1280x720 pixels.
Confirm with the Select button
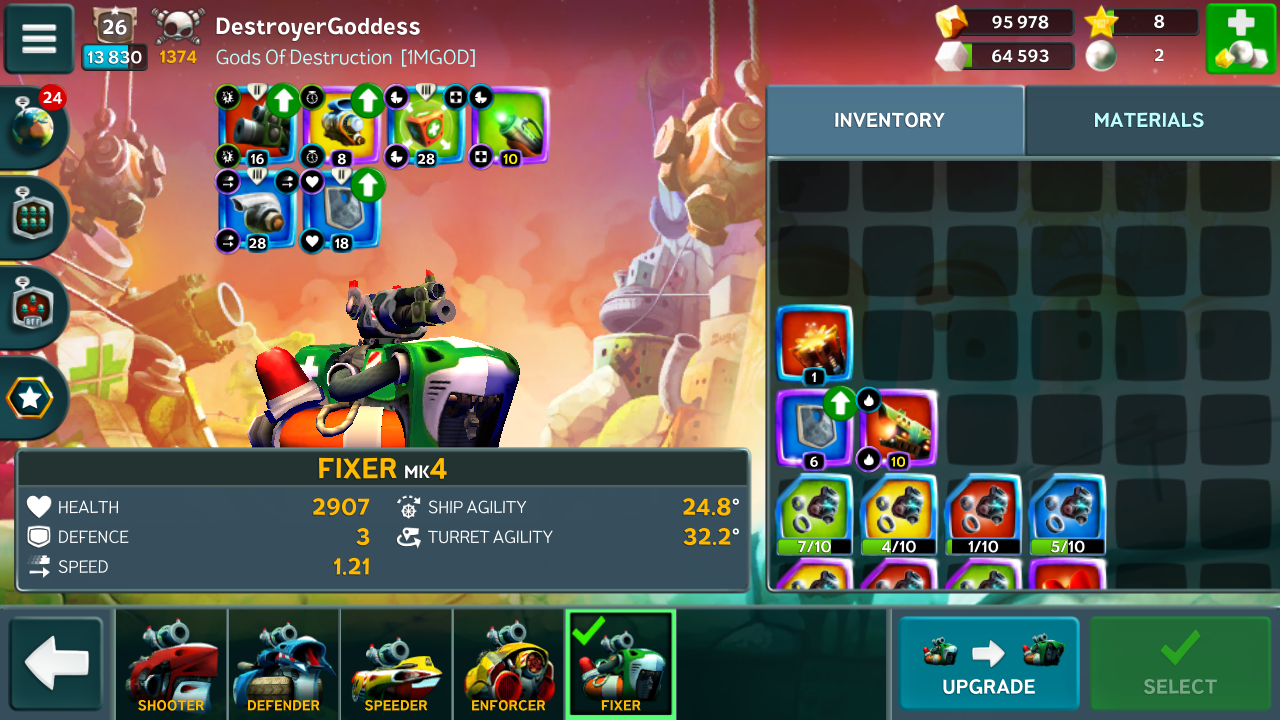pos(1180,664)
